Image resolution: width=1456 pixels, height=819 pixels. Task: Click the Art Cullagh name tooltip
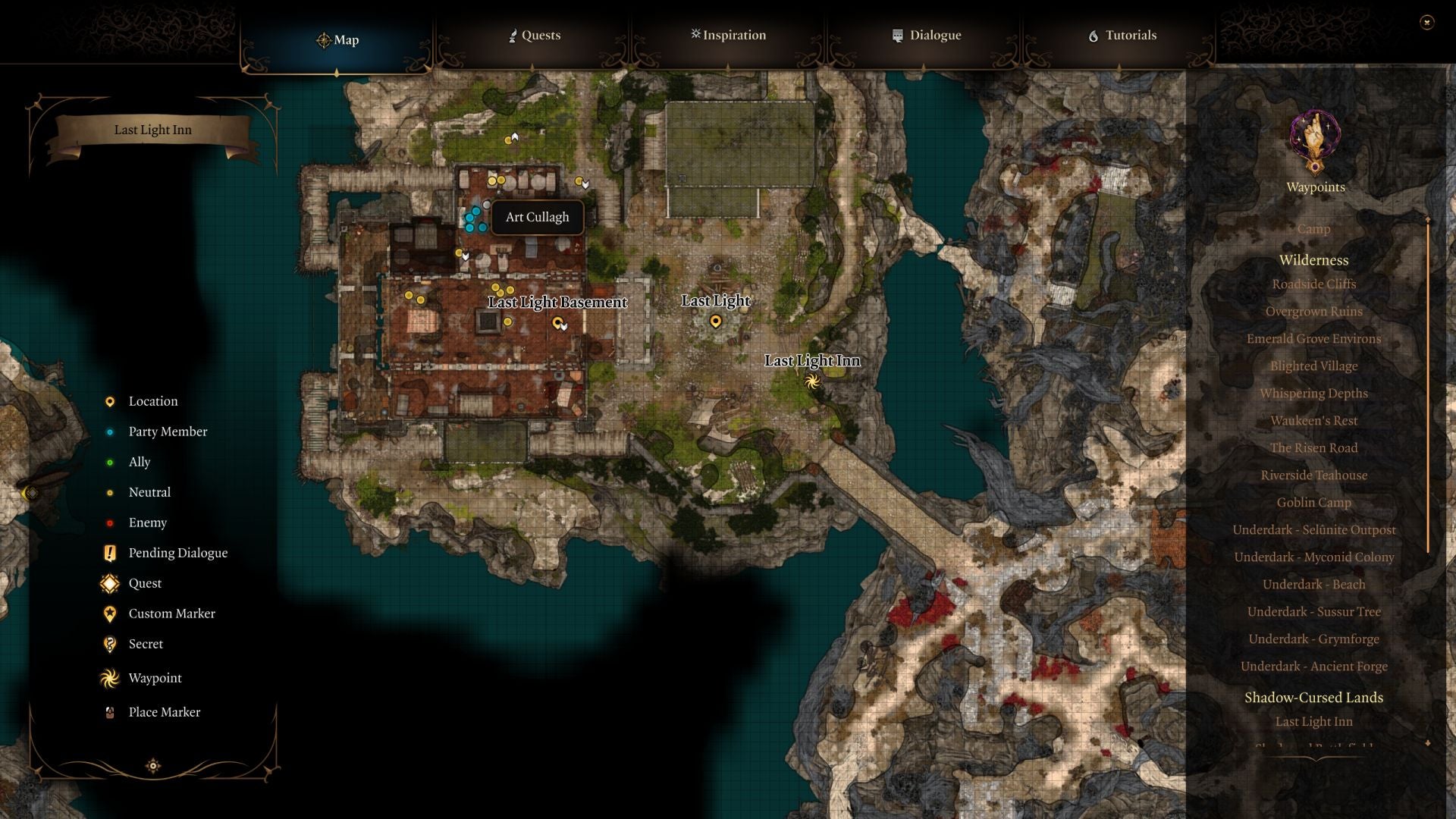pyautogui.click(x=537, y=217)
